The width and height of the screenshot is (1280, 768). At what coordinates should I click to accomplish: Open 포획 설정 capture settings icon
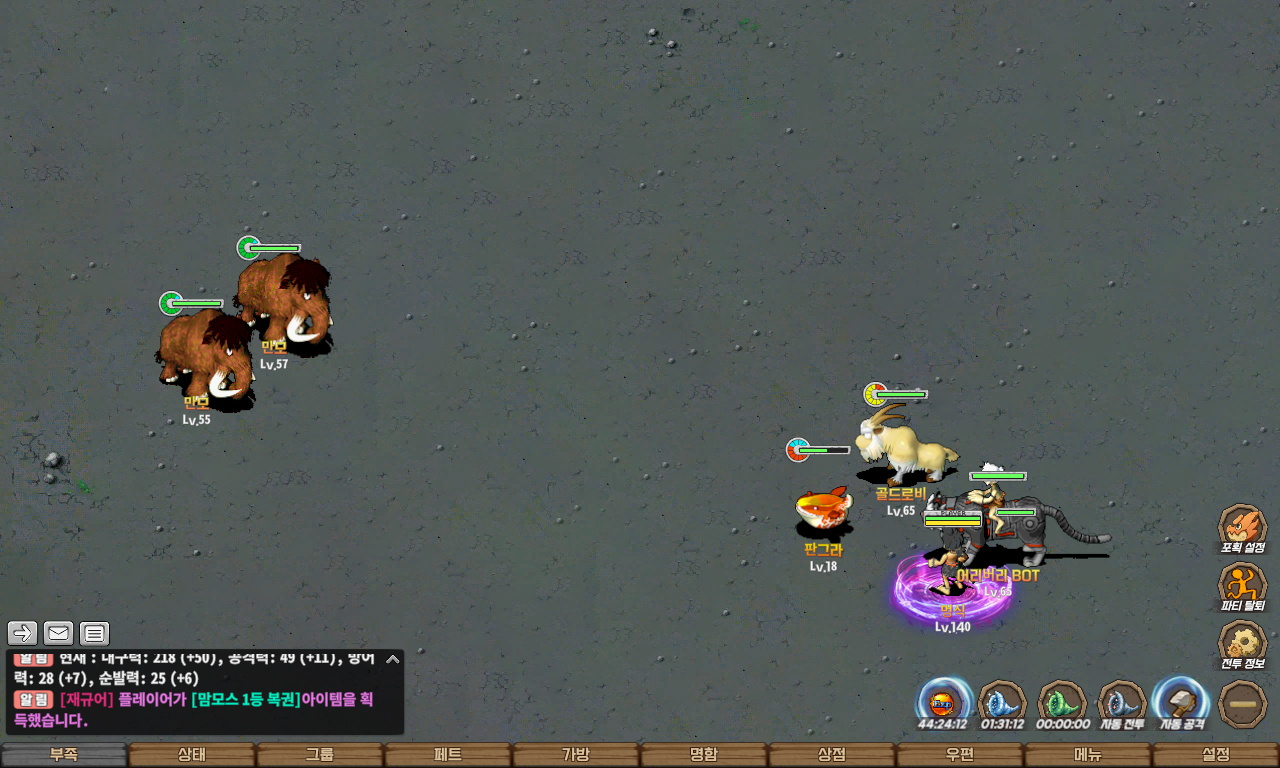[x=1242, y=527]
